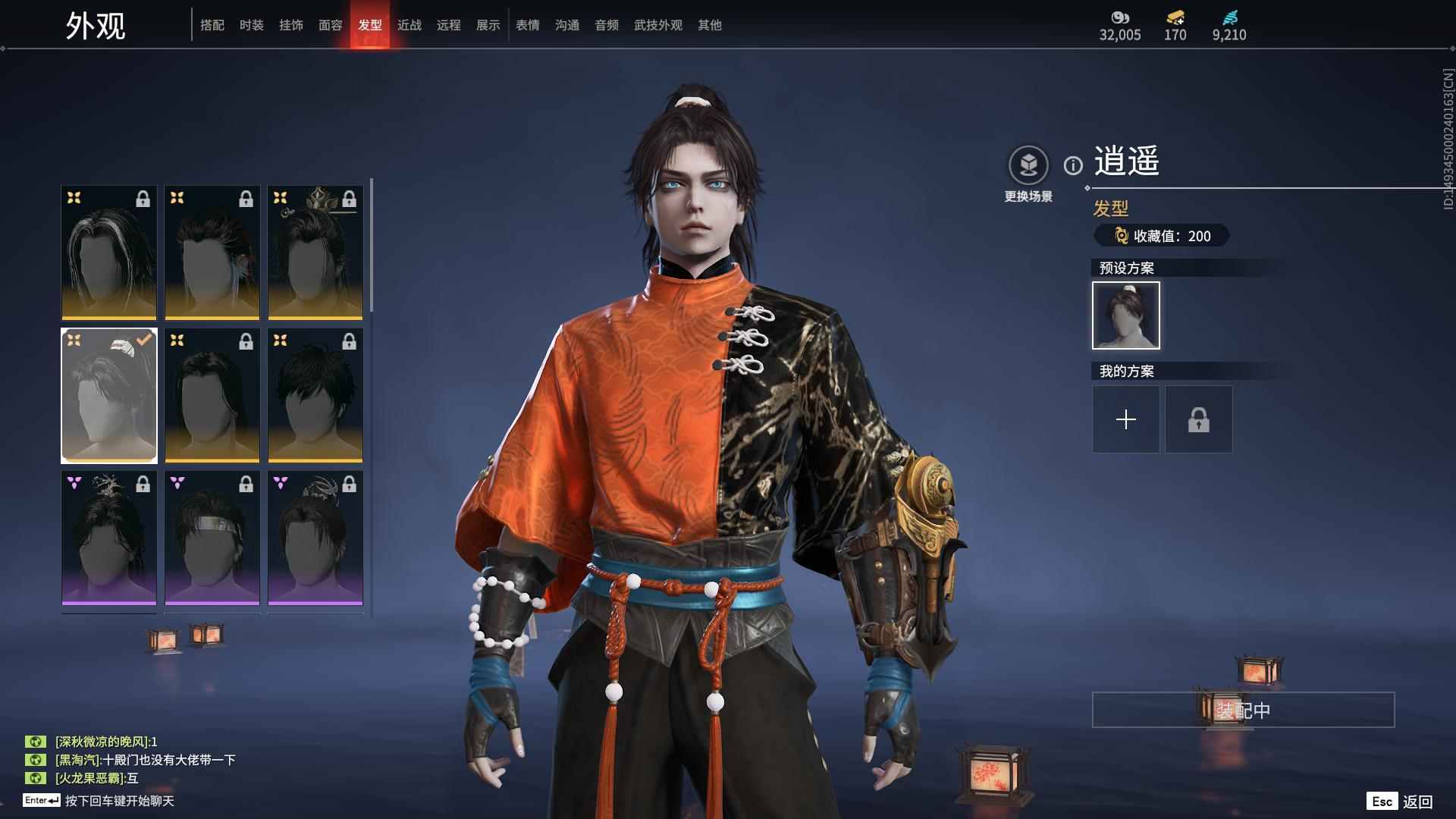This screenshot has width=1456, height=819.
Task: Switch to the 其他 tab
Action: click(x=710, y=25)
